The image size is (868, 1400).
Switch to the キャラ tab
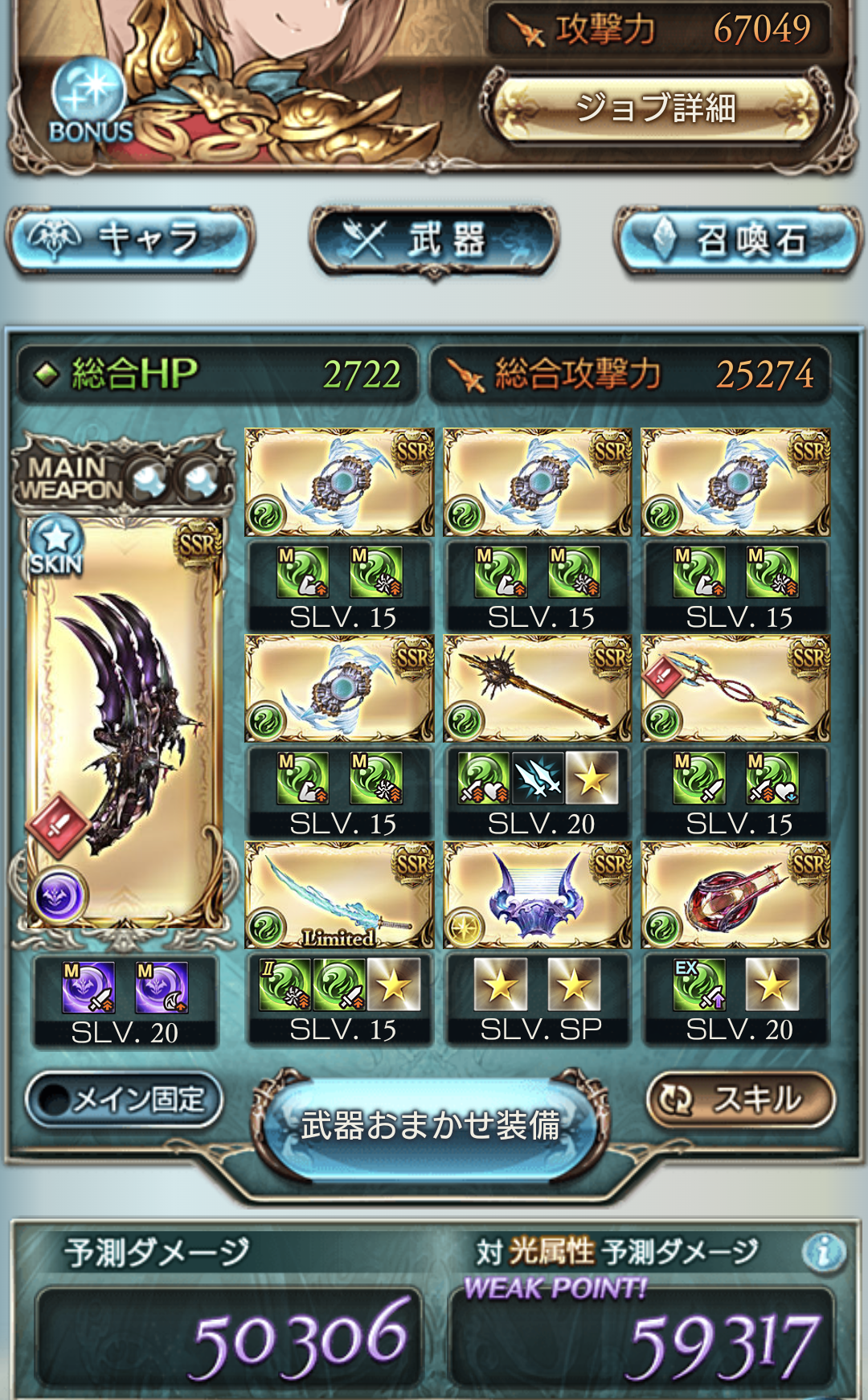tap(130, 239)
